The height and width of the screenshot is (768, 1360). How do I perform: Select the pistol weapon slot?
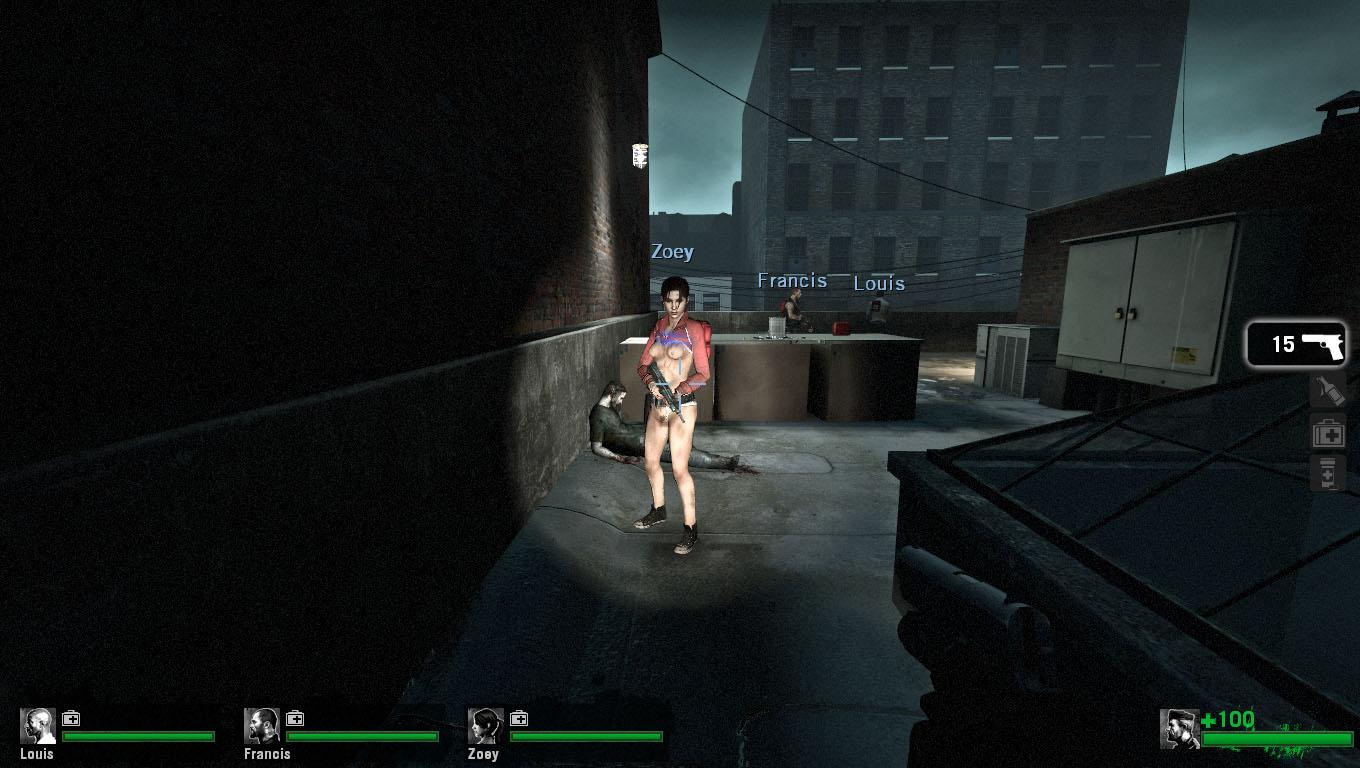click(1297, 345)
